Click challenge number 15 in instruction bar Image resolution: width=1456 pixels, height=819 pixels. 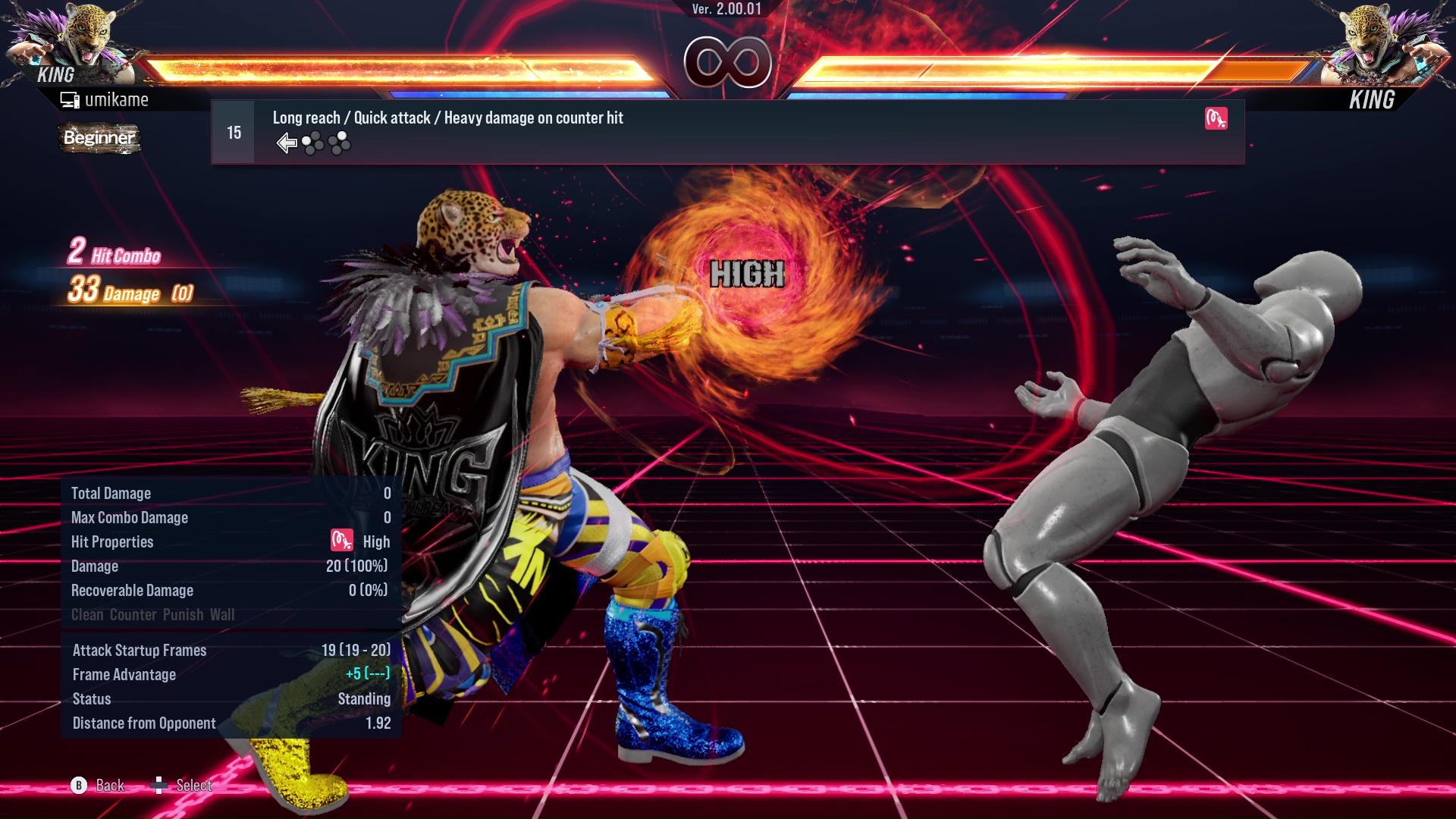tap(233, 131)
